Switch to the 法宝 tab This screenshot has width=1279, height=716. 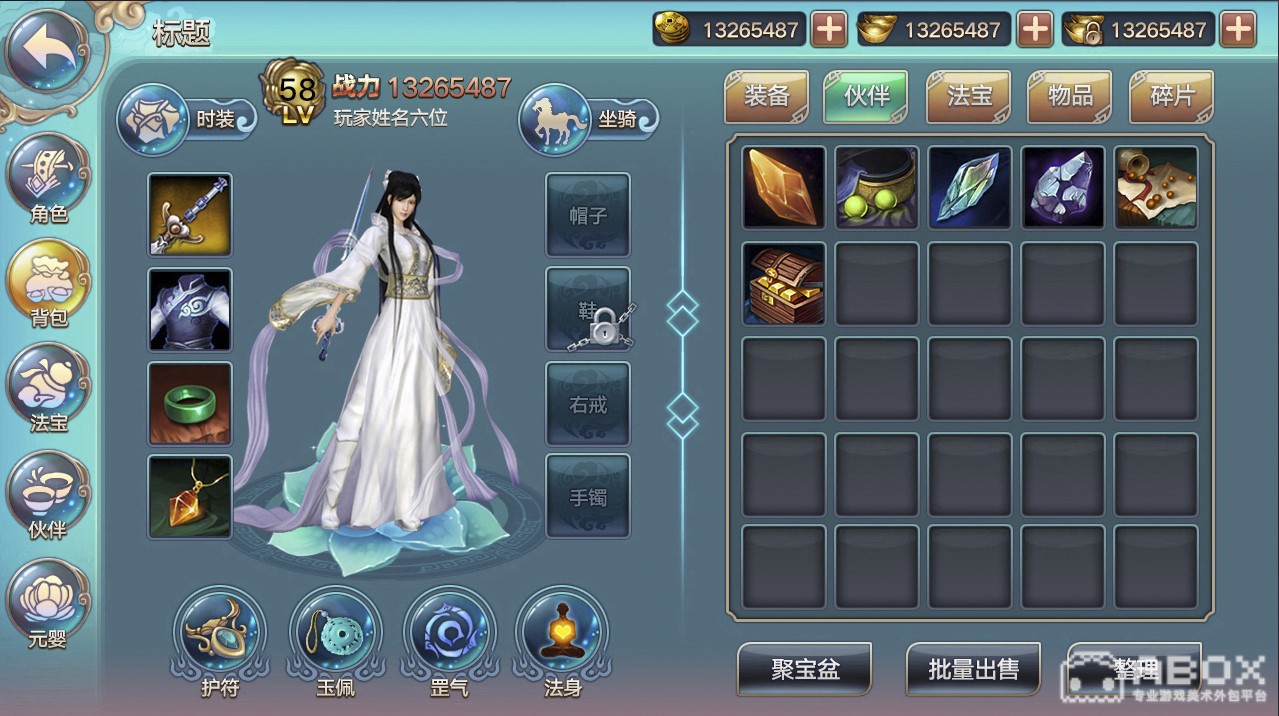[969, 96]
